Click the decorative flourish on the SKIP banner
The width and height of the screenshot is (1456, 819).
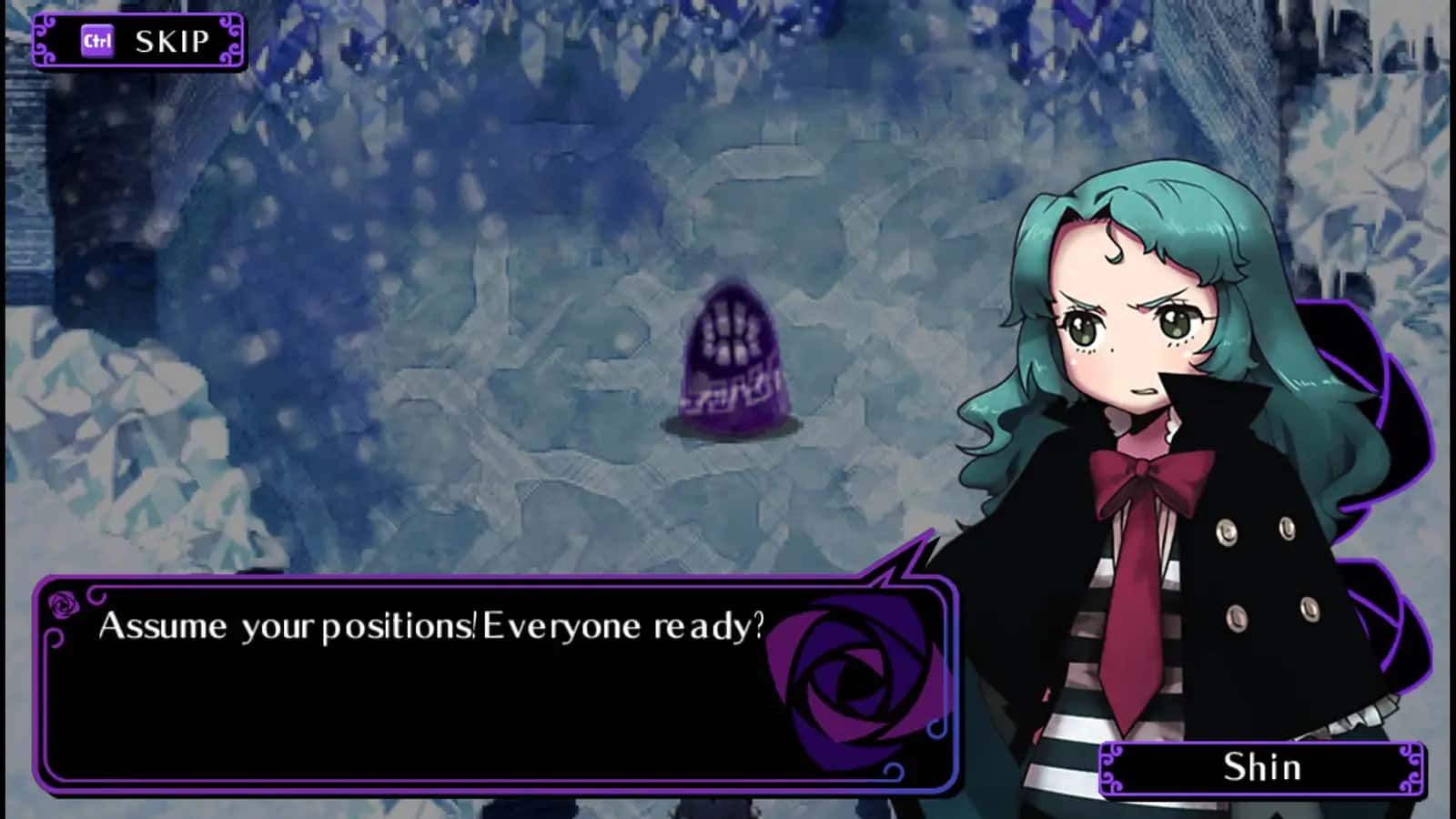click(x=46, y=40)
